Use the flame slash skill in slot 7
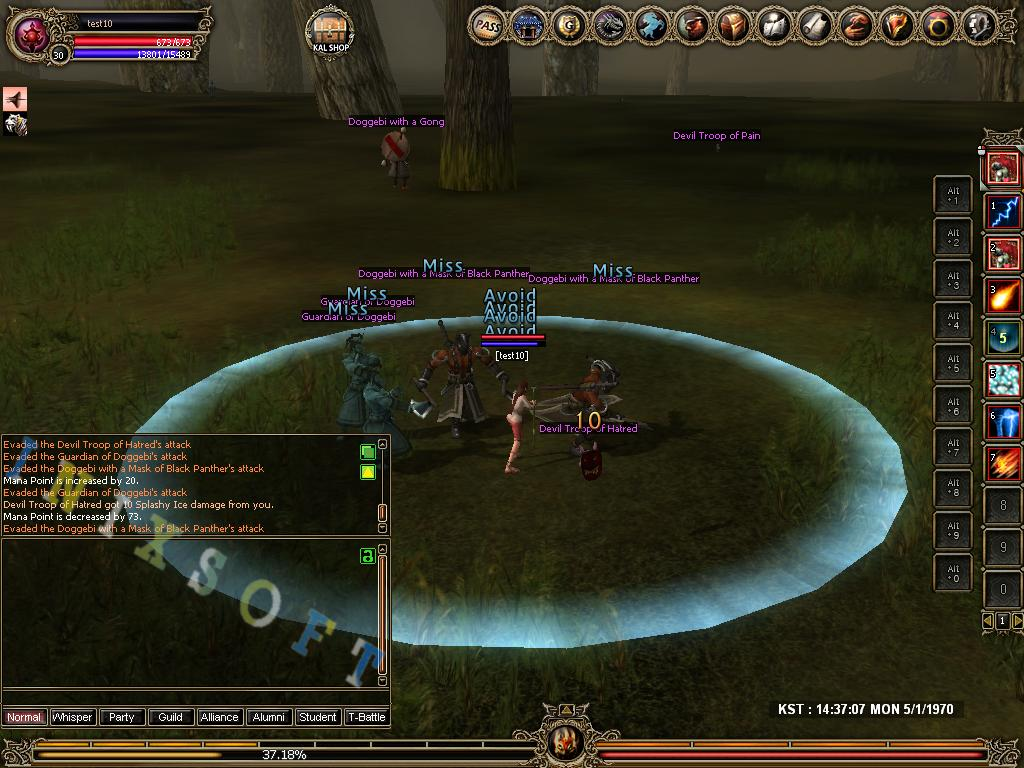 [1003, 464]
